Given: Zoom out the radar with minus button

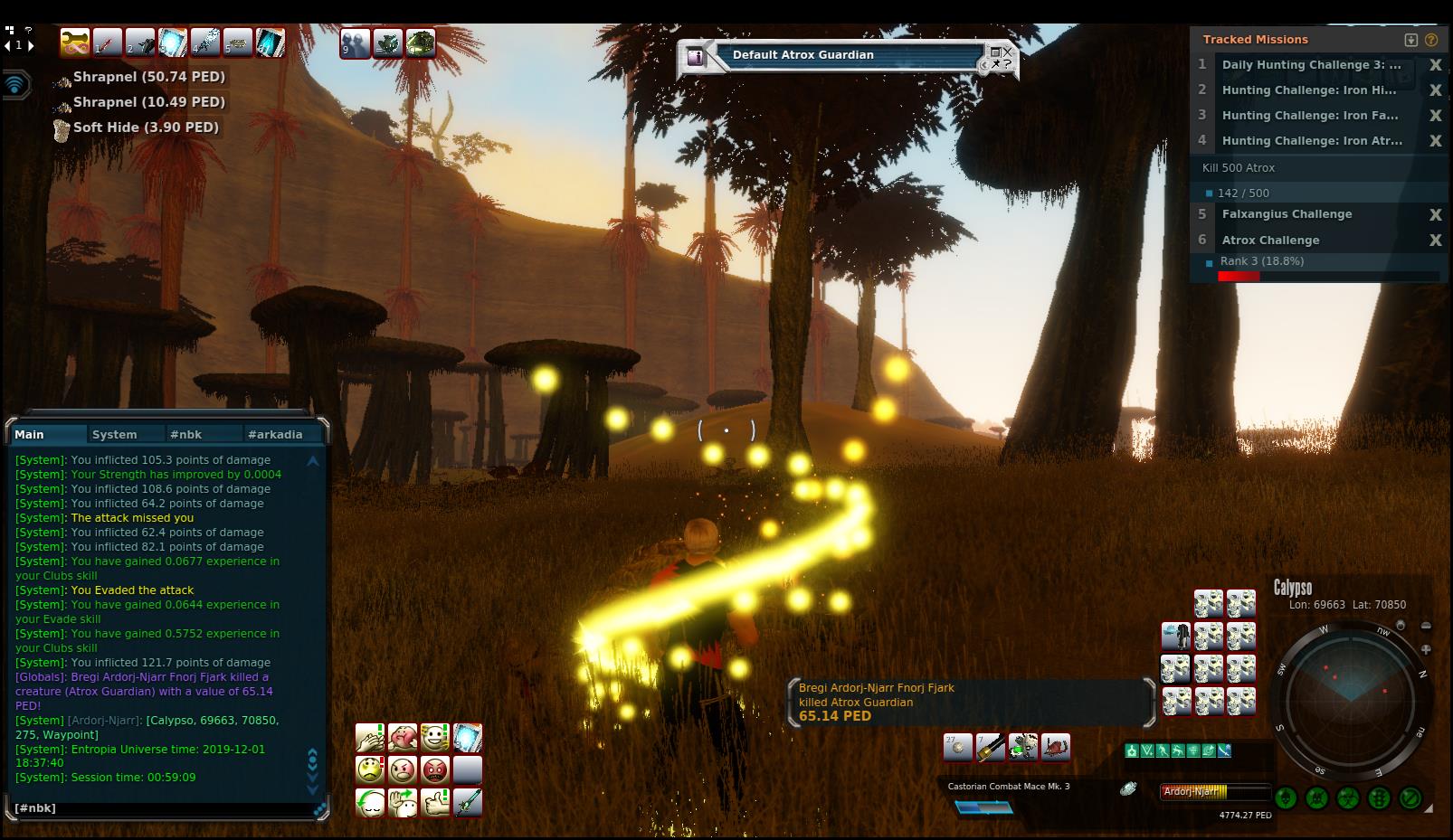Looking at the screenshot, I should click(x=1426, y=626).
